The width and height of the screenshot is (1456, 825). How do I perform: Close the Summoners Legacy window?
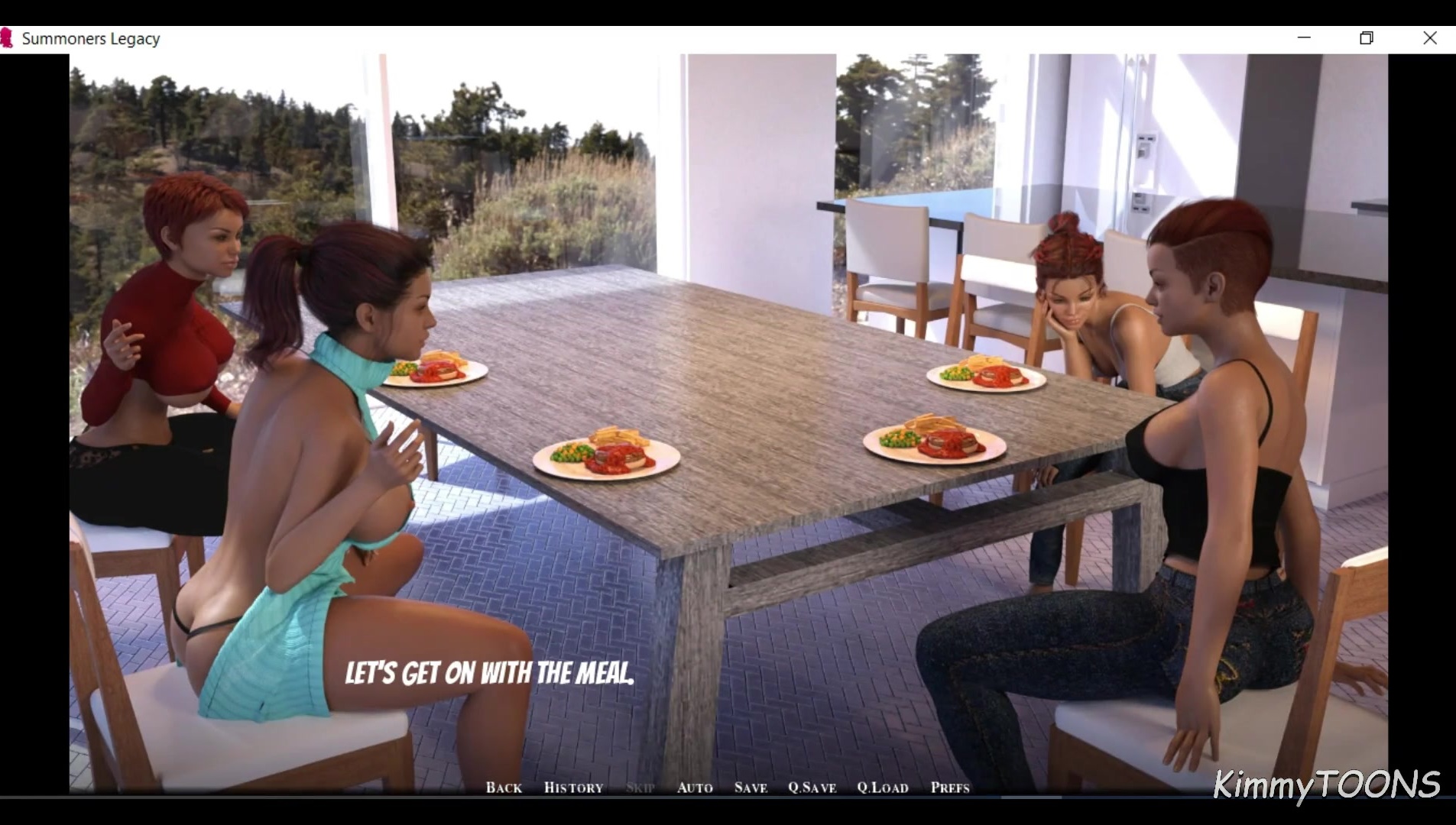1430,37
